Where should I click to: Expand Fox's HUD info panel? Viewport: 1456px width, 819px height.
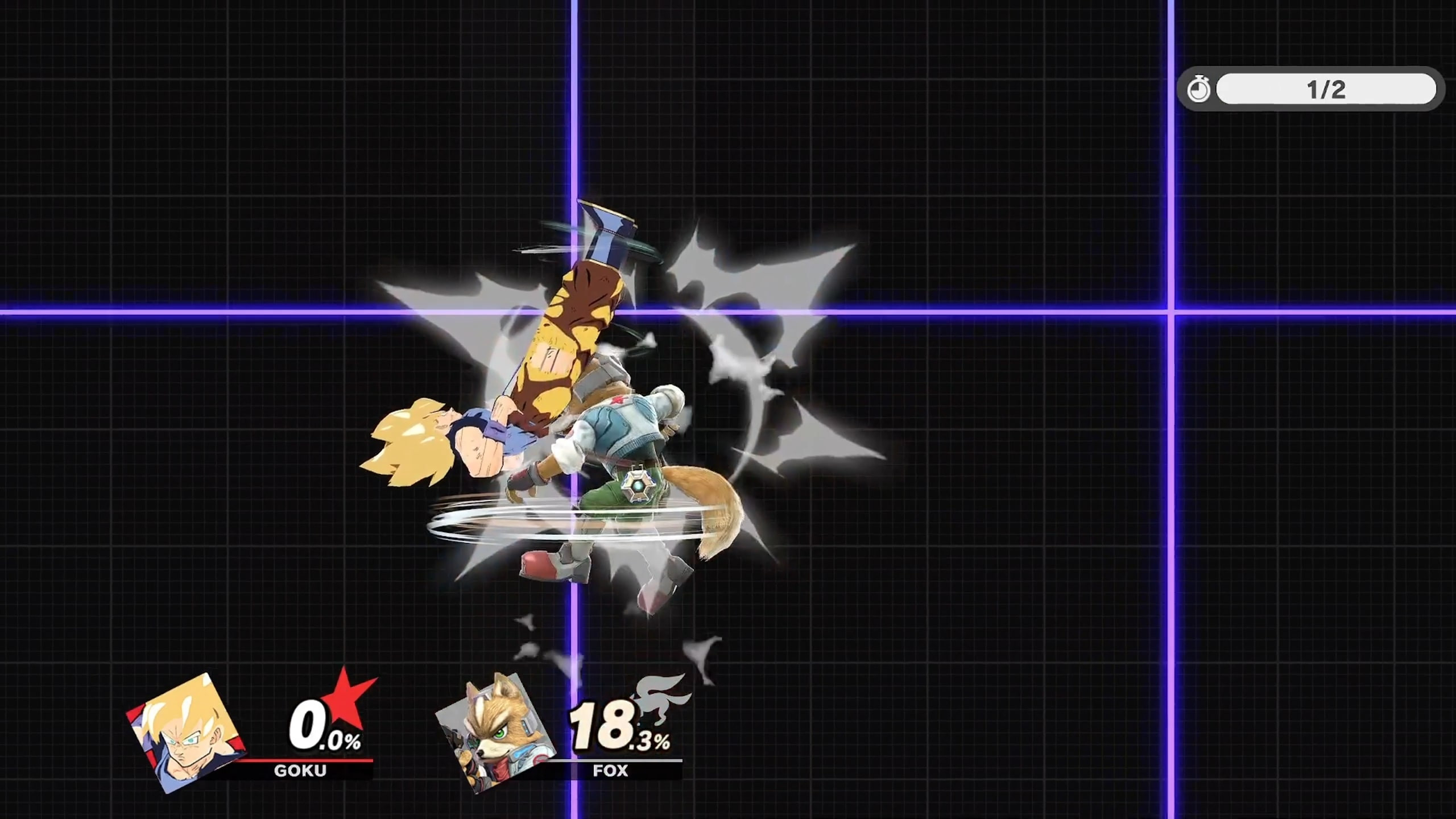click(563, 734)
